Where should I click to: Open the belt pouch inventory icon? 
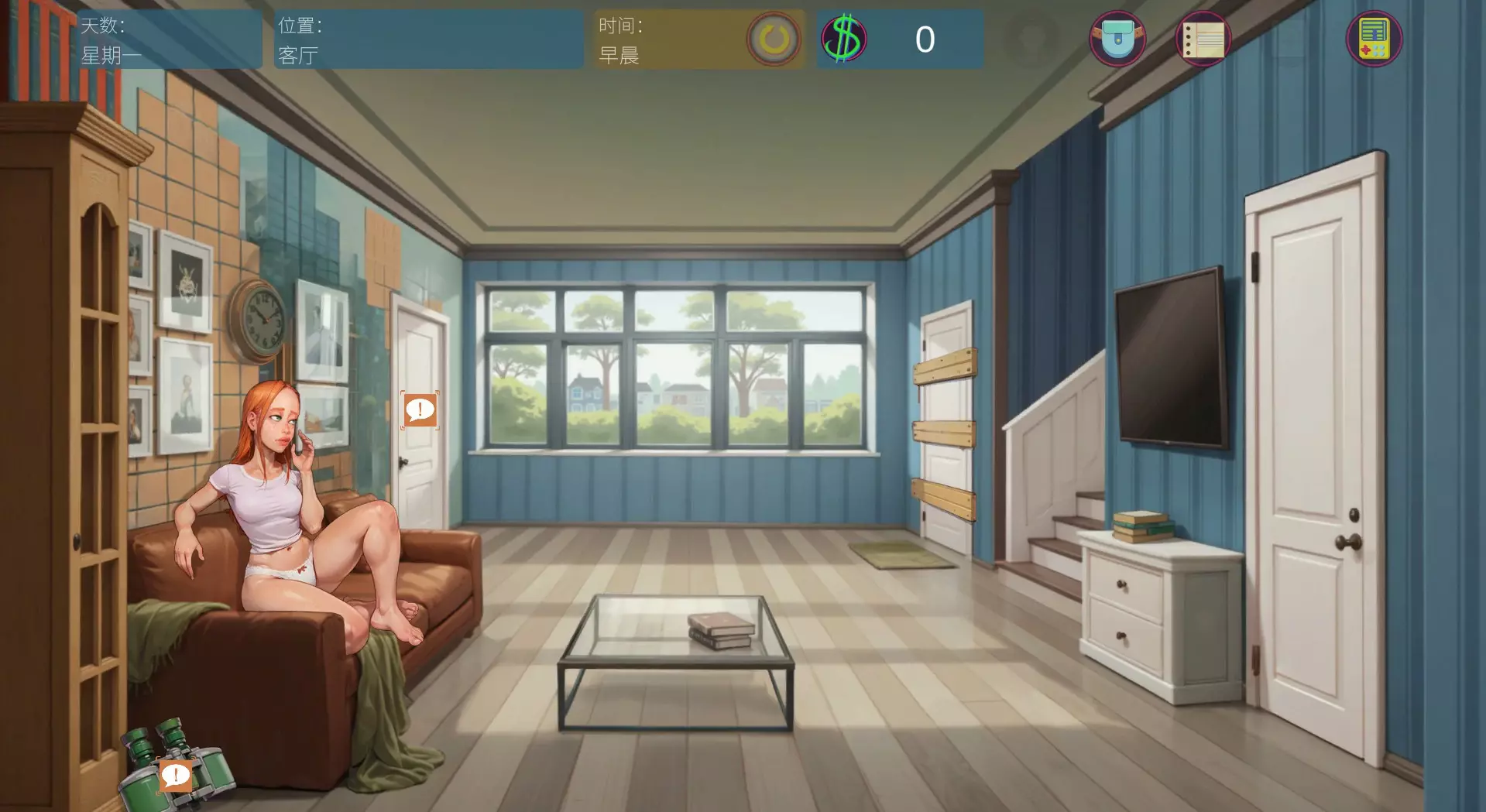coord(1117,39)
